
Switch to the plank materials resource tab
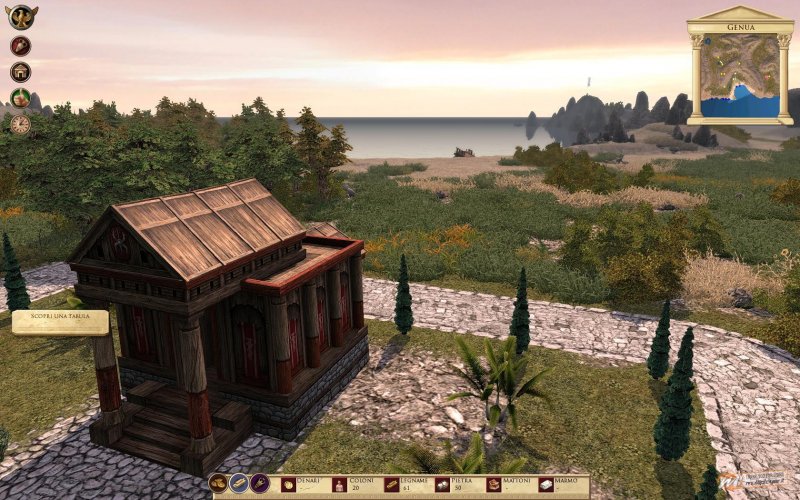pos(239,484)
